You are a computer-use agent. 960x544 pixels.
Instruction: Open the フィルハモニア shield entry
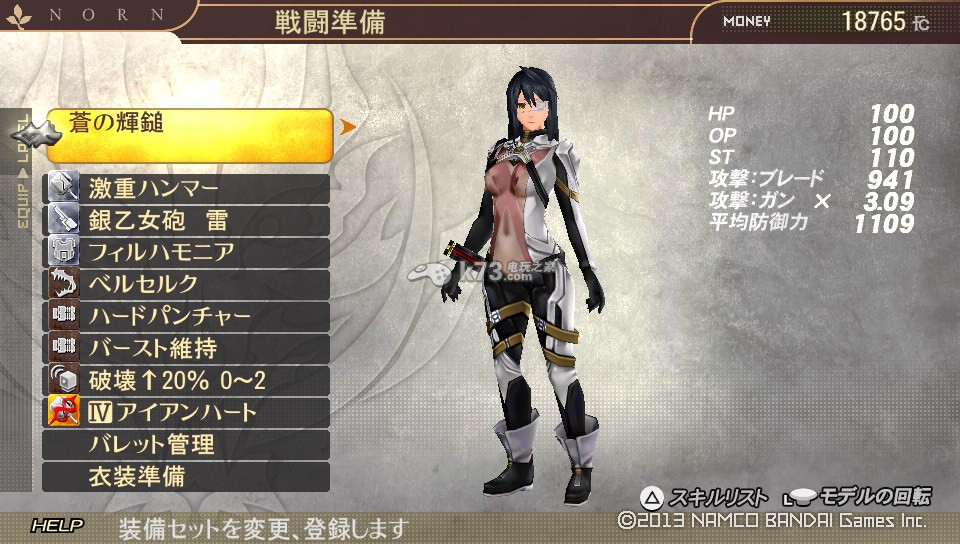pyautogui.click(x=188, y=252)
